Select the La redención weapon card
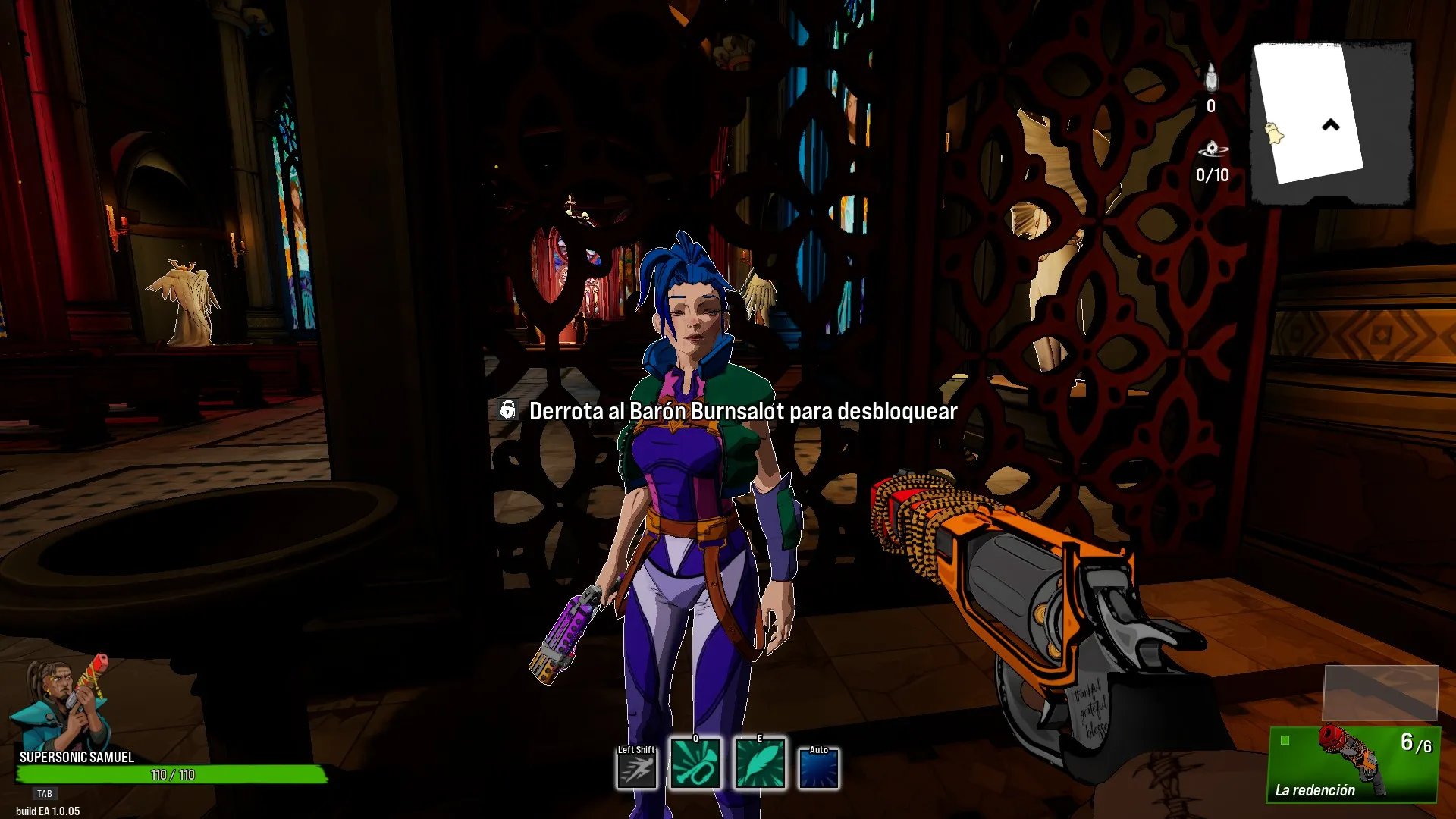This screenshot has width=1456, height=819. (x=1354, y=764)
